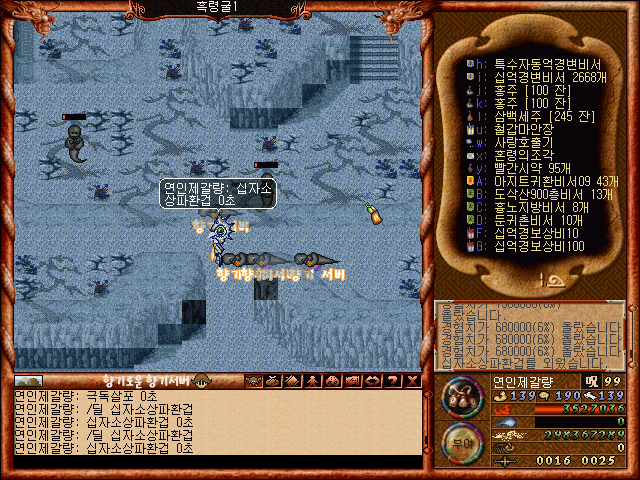Pick the 둔귀촌비서 10개 item
This screenshot has height=480, width=640.
pos(530,220)
